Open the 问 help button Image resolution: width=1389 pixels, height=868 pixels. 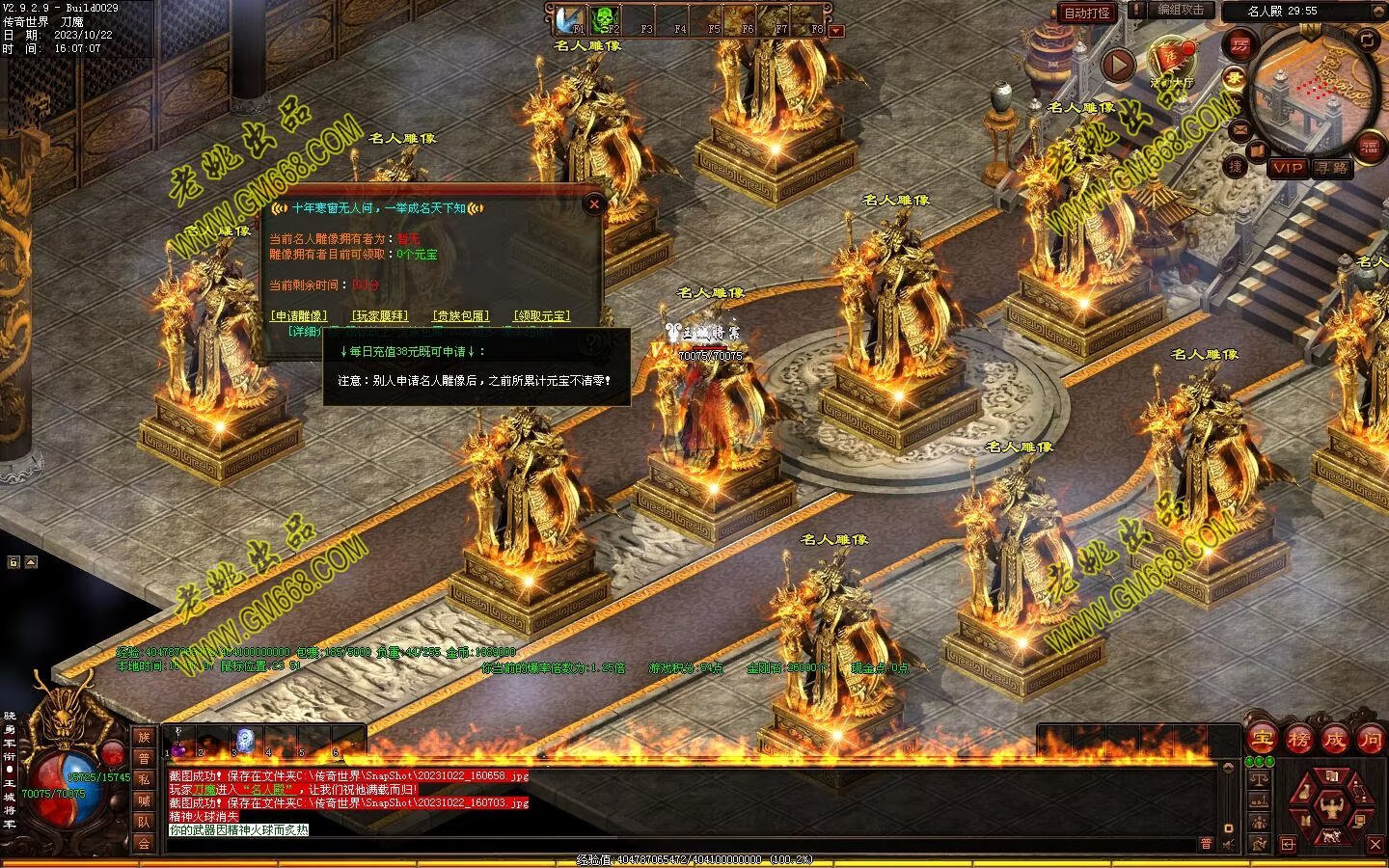[1370, 740]
